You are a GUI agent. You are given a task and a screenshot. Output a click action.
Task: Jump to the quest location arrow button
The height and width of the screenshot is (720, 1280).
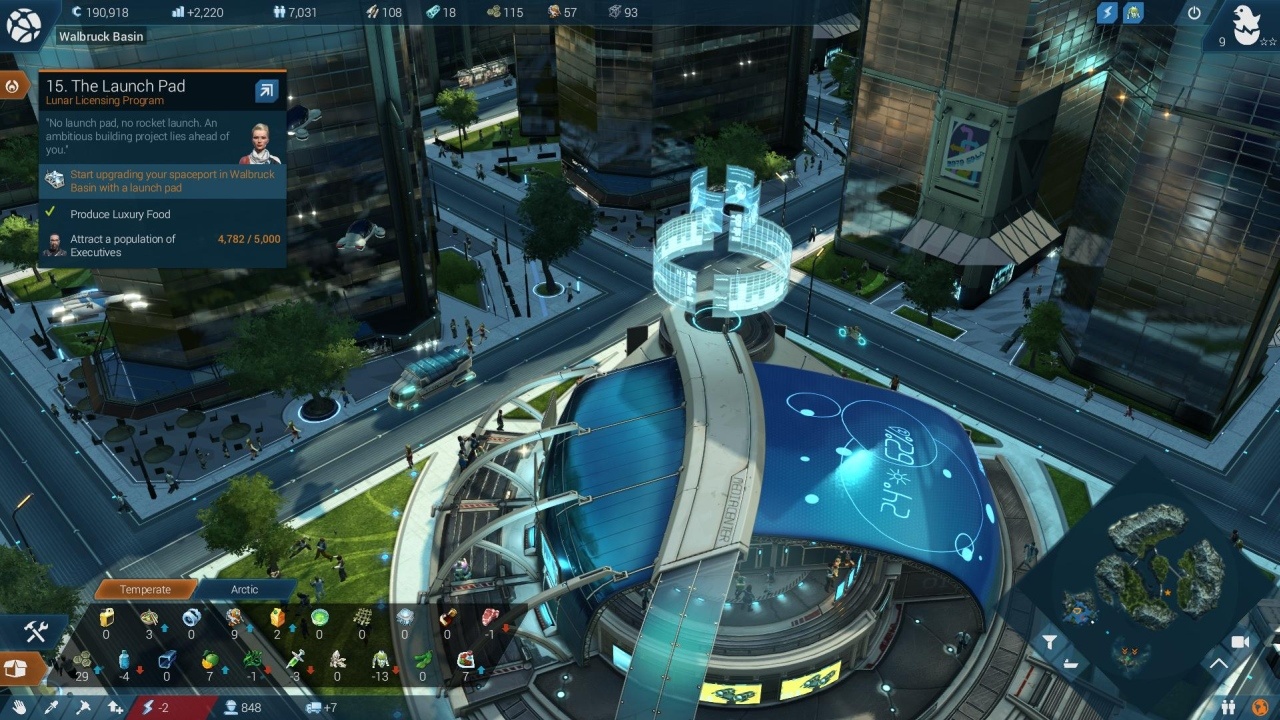266,91
